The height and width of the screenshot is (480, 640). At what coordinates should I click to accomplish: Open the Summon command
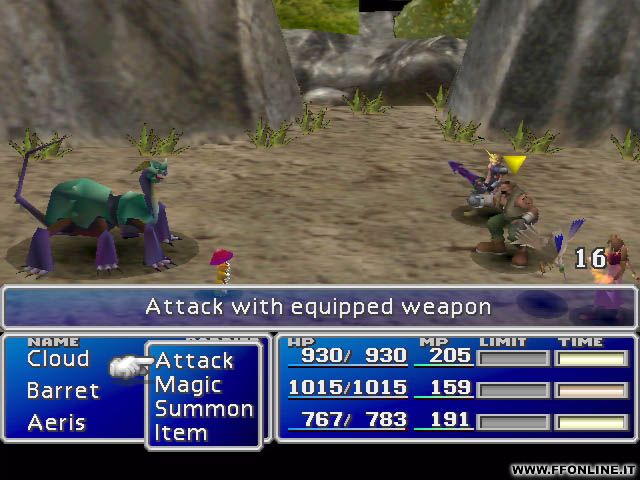click(x=204, y=409)
